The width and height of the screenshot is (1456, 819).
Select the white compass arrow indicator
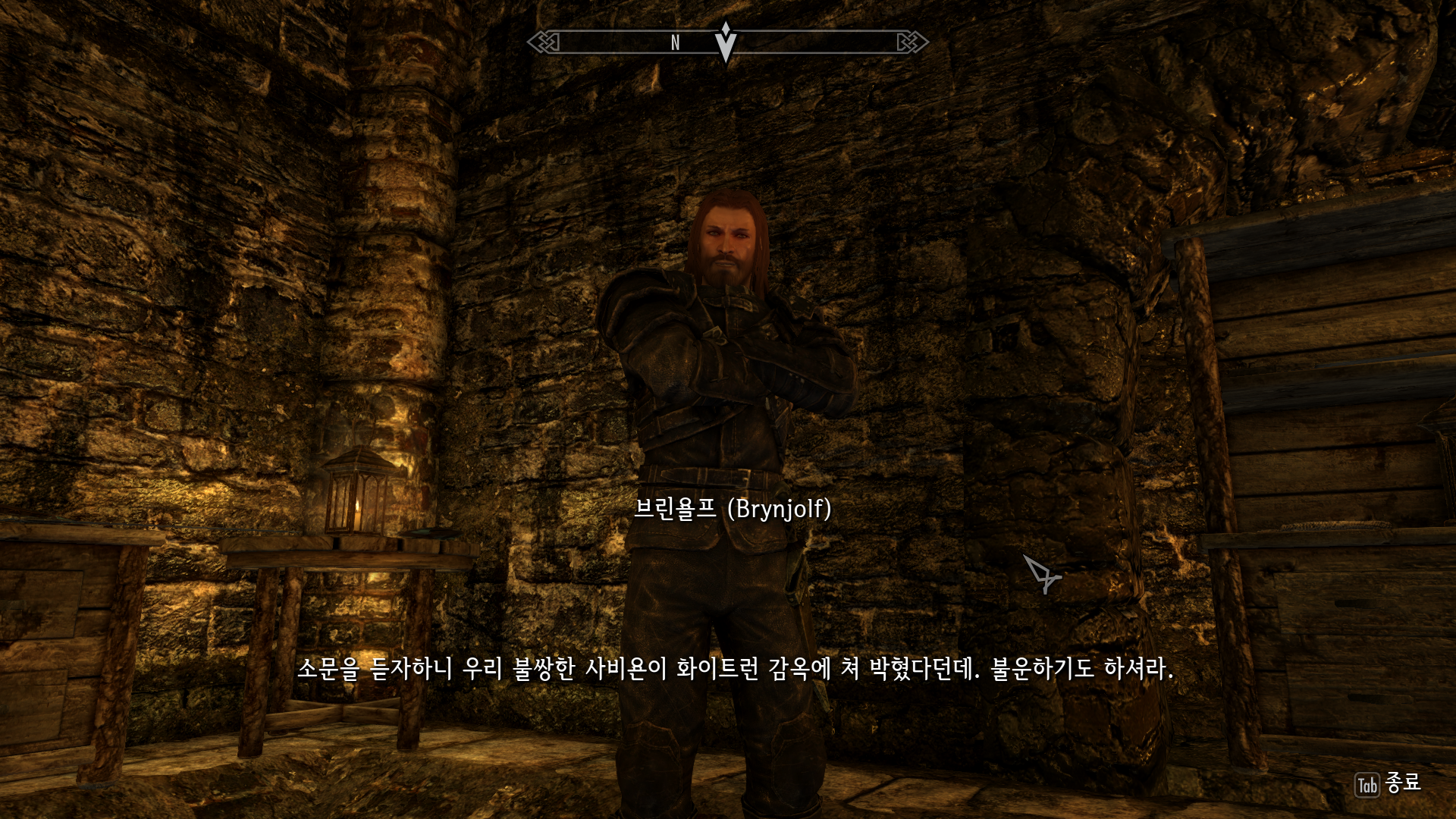pos(725,42)
